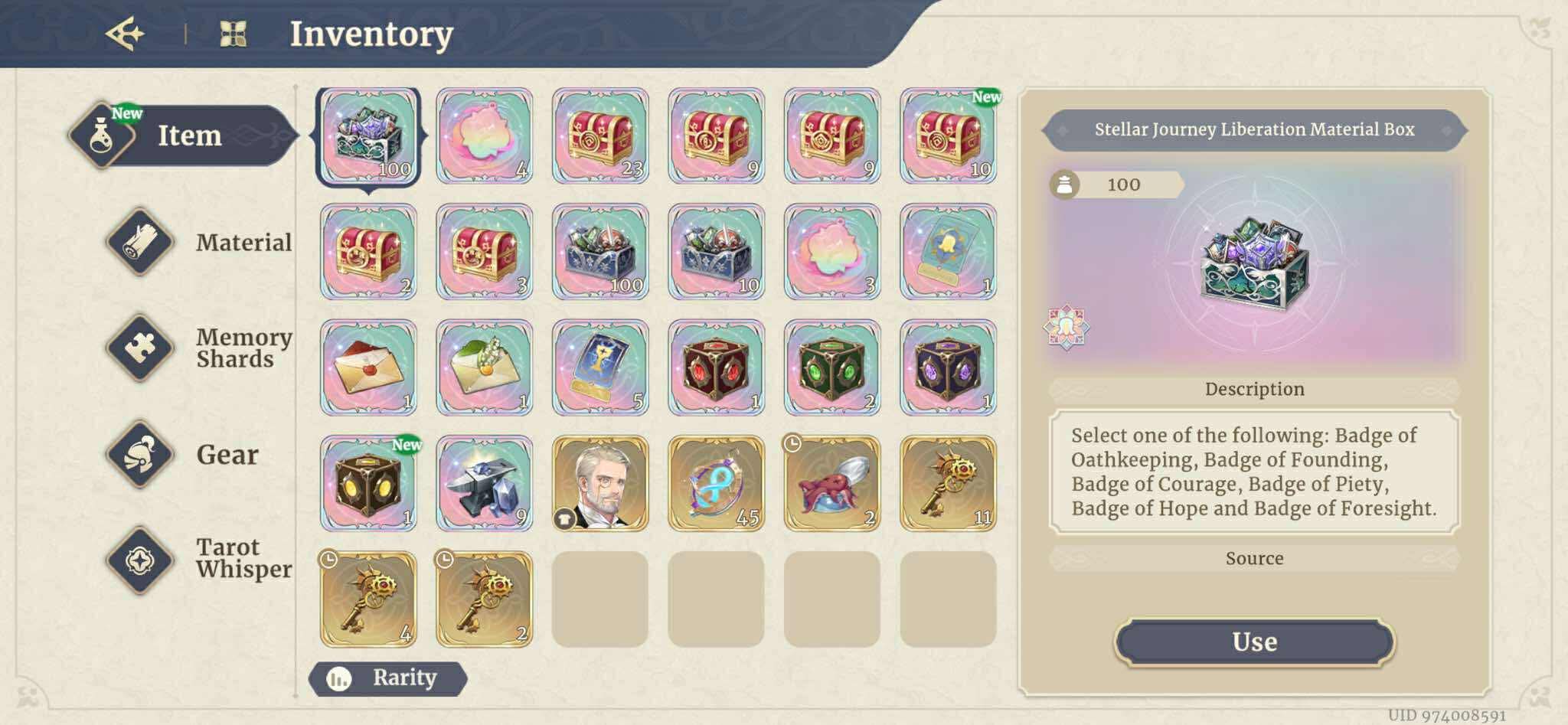Open the Rarity sort options
Viewport: 1568px width, 725px height.
pyautogui.click(x=387, y=678)
